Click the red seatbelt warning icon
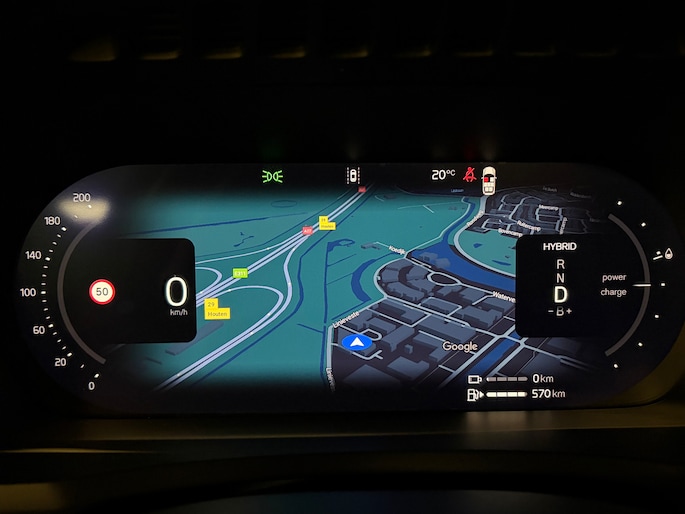 (469, 176)
